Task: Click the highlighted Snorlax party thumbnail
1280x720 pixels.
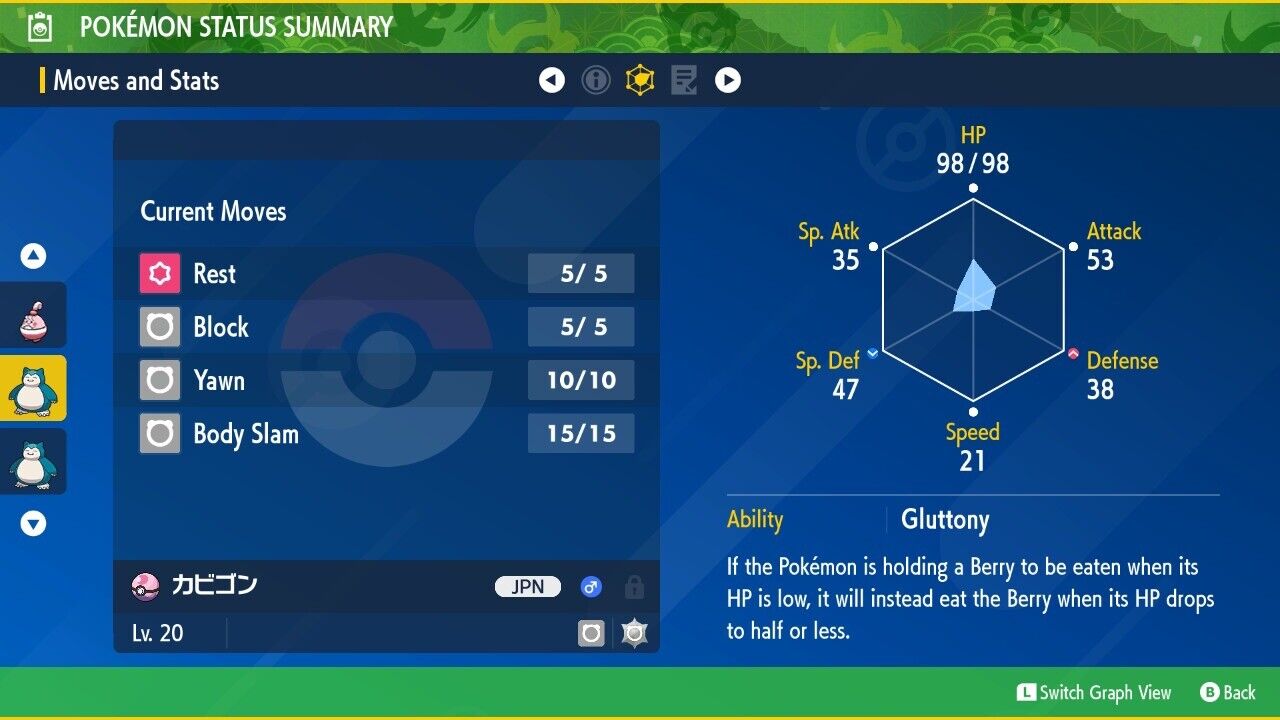Action: pyautogui.click(x=33, y=388)
